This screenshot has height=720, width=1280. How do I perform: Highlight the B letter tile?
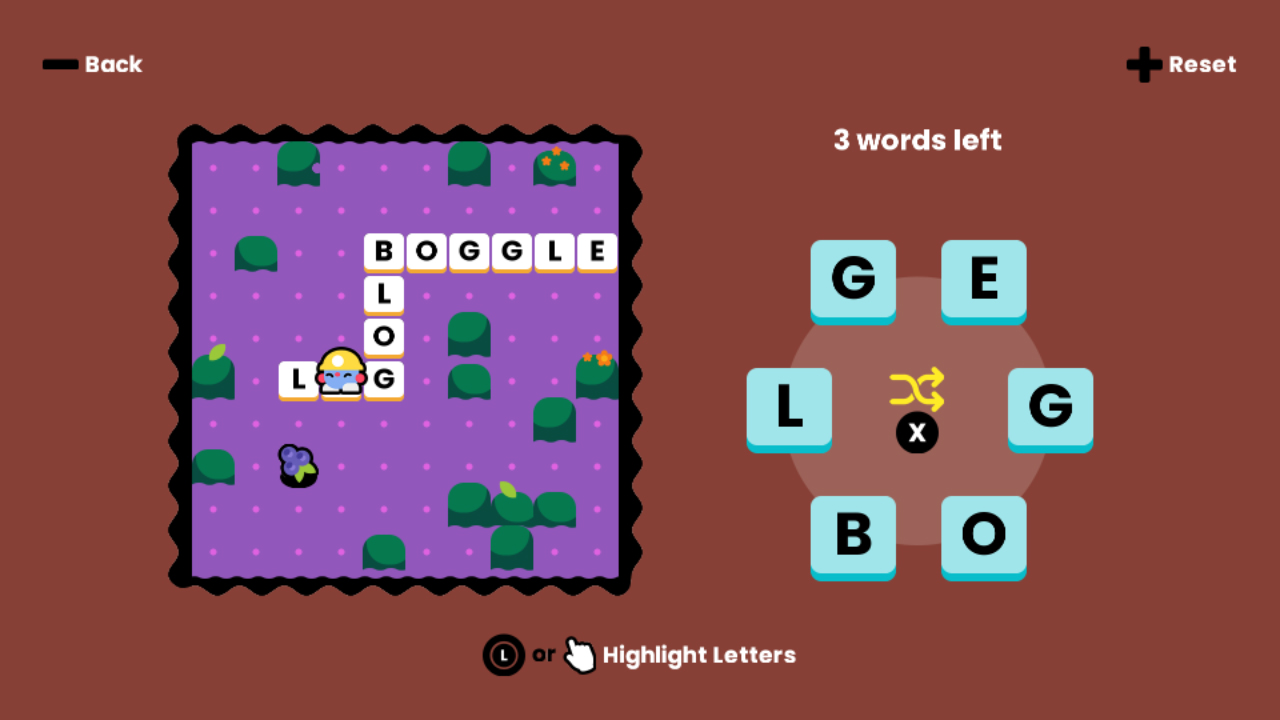853,537
